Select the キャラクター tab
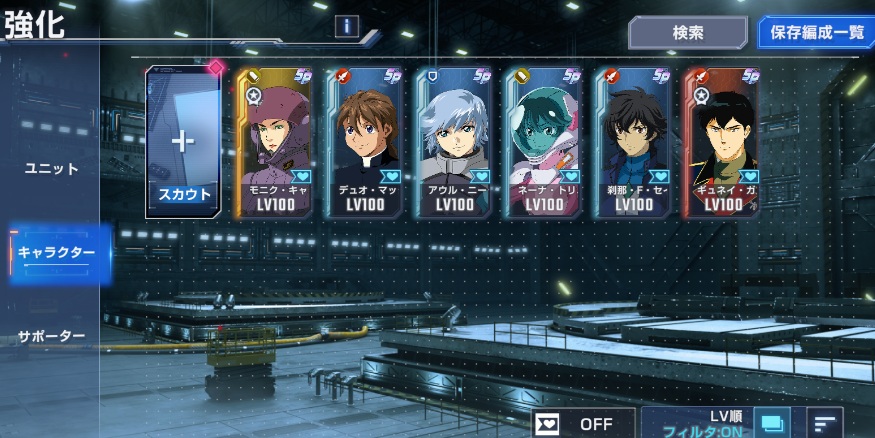The height and width of the screenshot is (438, 875). coord(56,252)
